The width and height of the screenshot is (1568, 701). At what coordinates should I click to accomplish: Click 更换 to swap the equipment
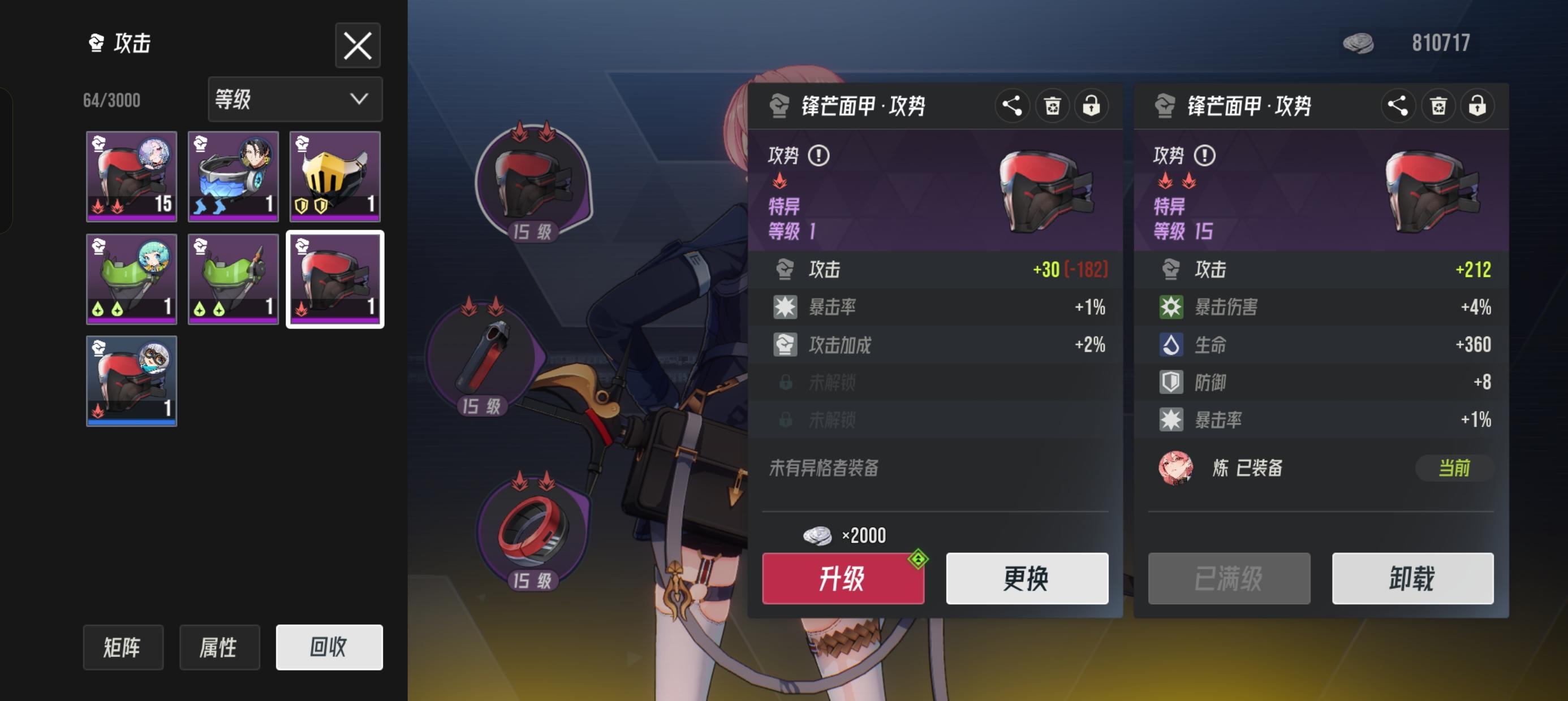pyautogui.click(x=1027, y=579)
